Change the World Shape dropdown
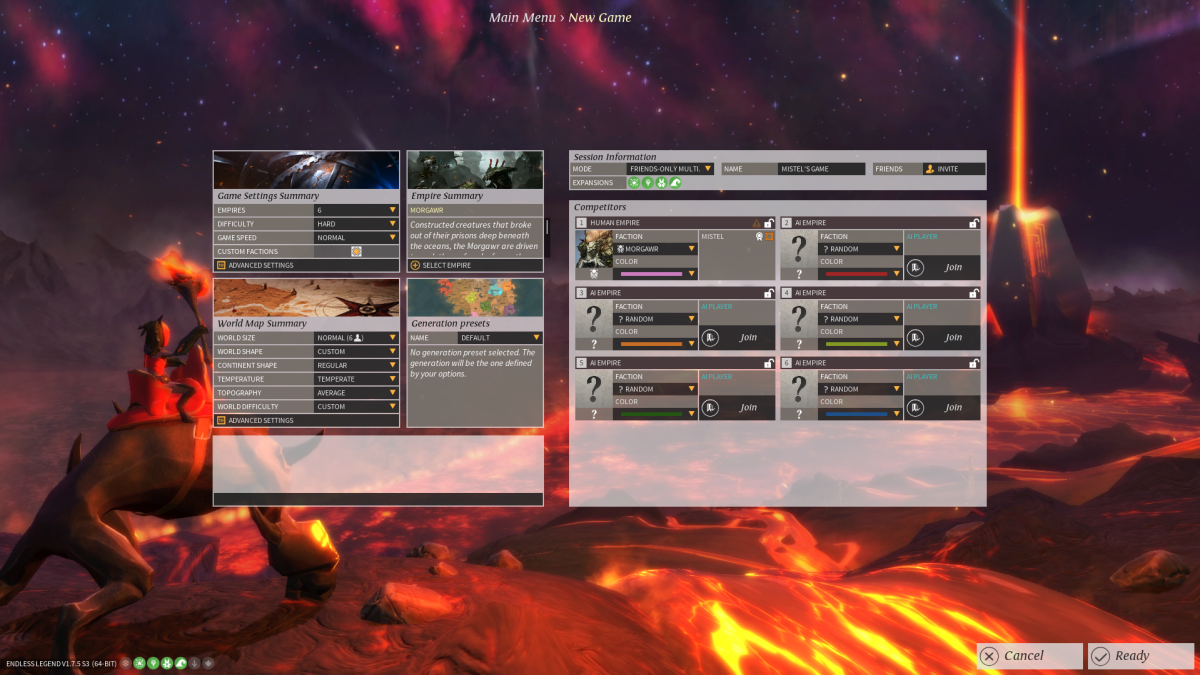Screen dimensions: 1200x675 coord(357,352)
